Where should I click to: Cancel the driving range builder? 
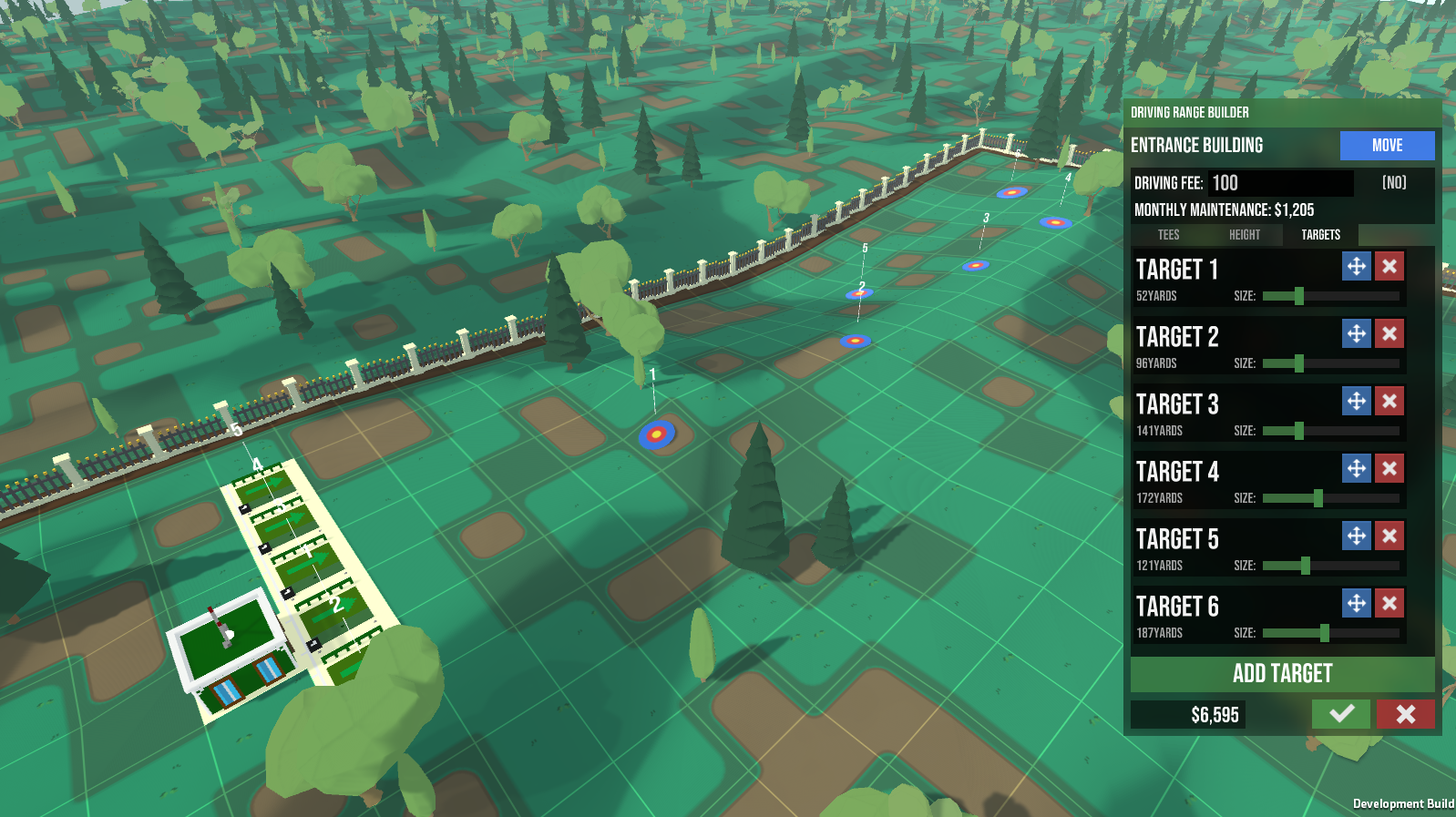(1405, 714)
